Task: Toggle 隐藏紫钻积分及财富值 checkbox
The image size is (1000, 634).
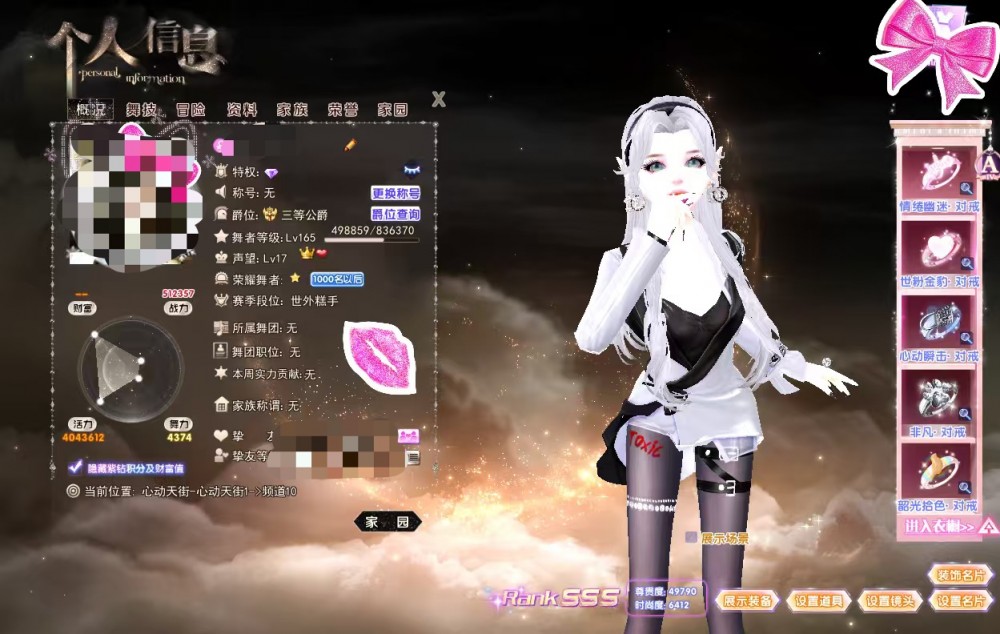Action: (x=74, y=468)
